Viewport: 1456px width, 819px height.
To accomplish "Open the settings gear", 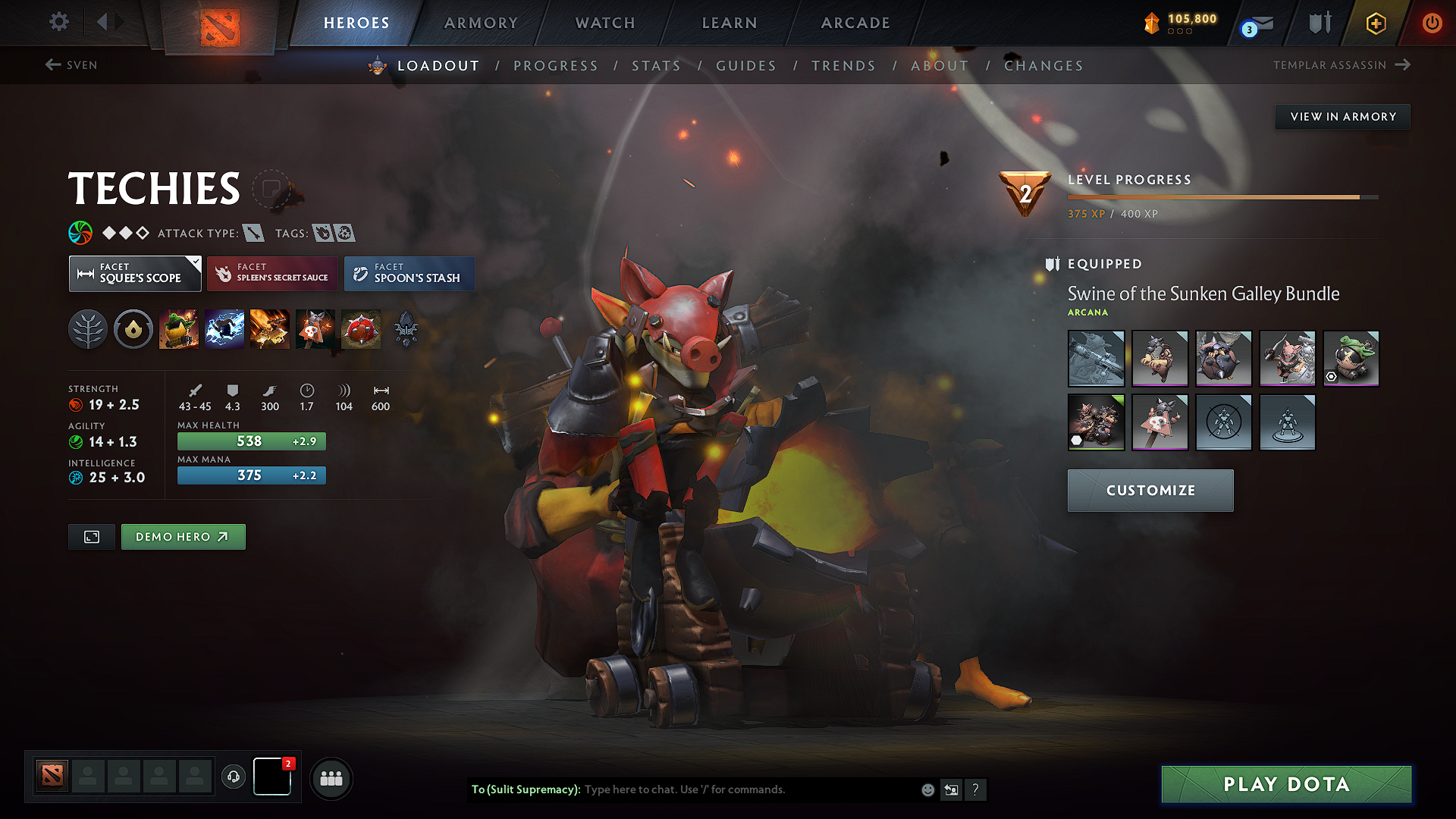I will pos(58,22).
